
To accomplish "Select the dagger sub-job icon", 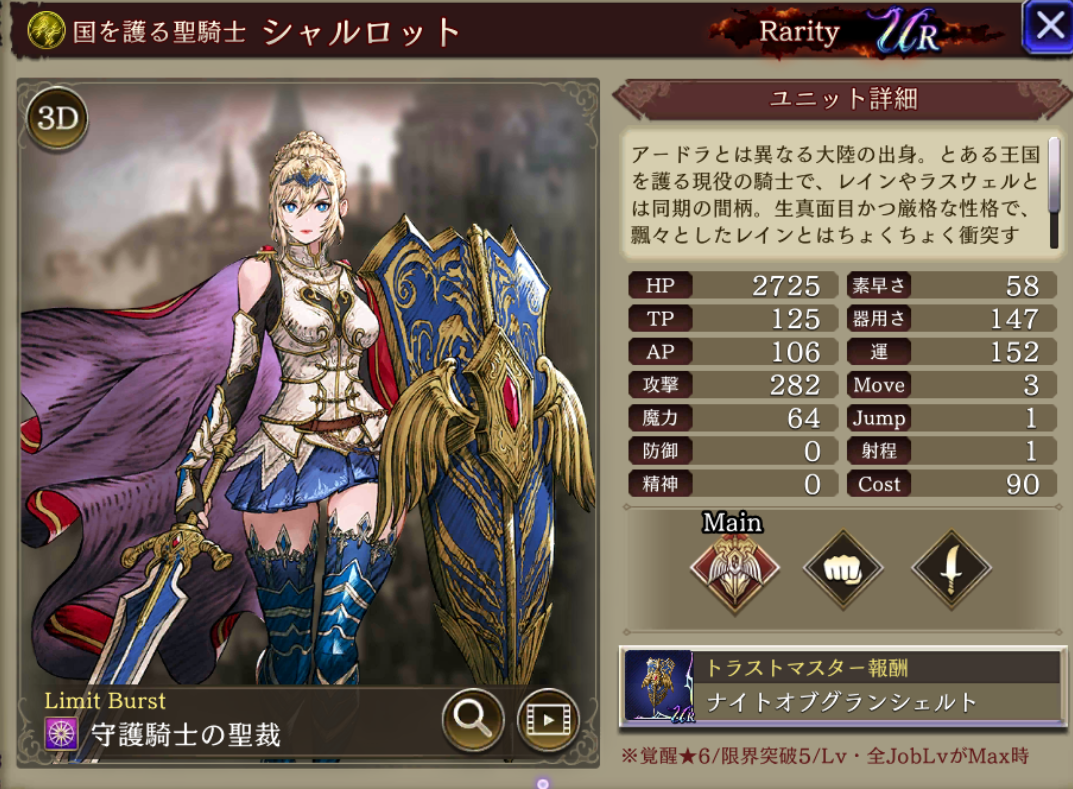I will (951, 570).
